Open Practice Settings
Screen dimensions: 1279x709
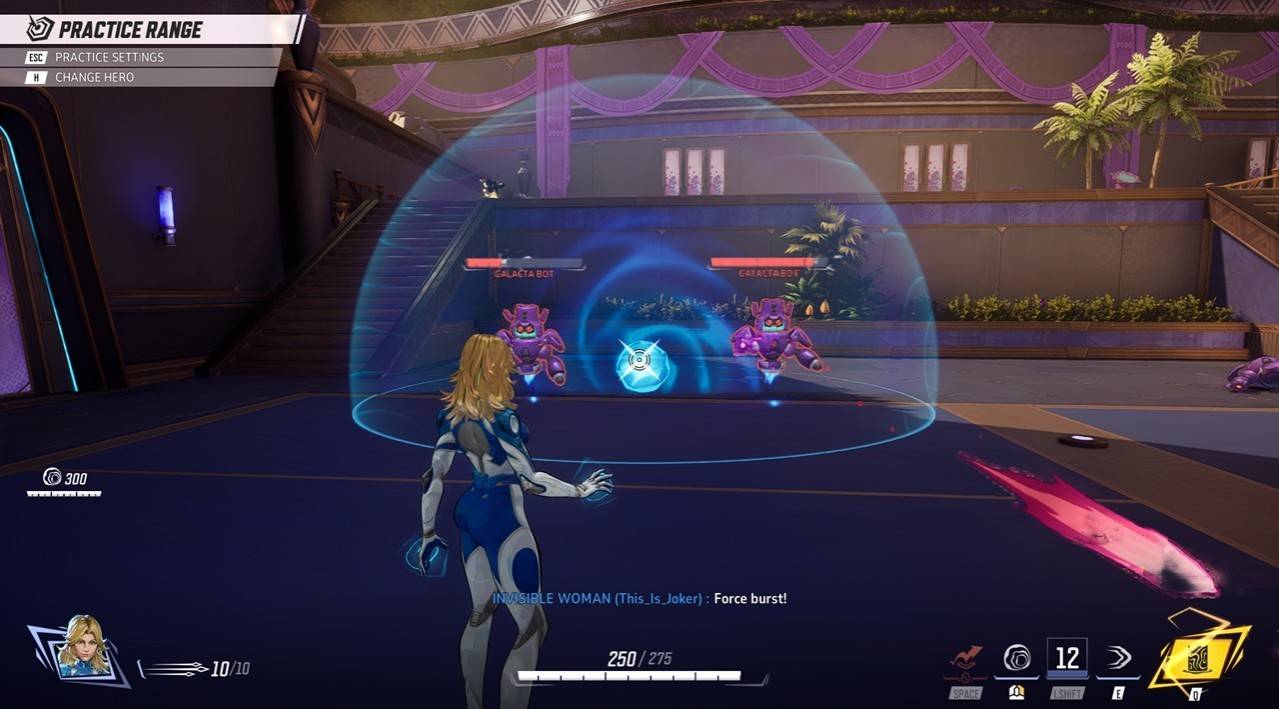point(108,57)
